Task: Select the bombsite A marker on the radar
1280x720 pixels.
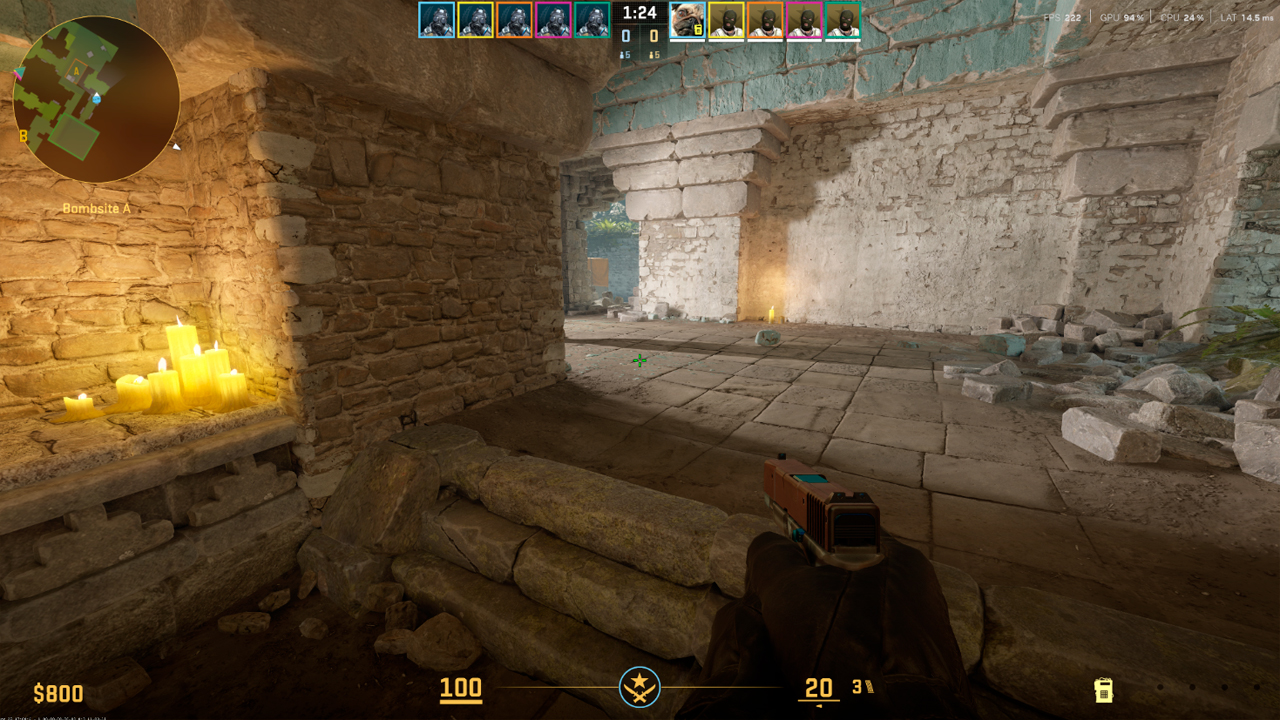Action: (x=74, y=71)
